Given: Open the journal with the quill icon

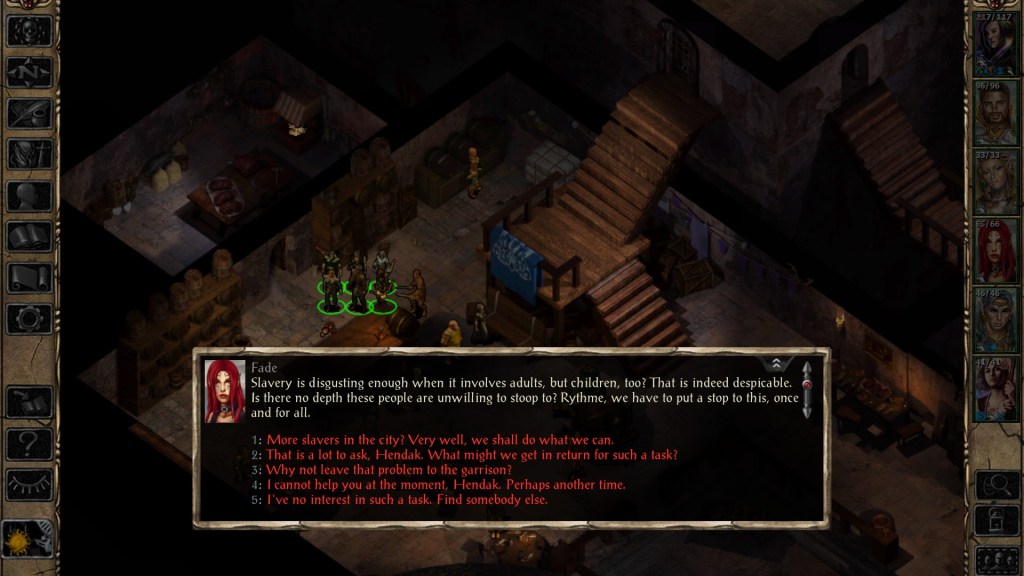Looking at the screenshot, I should click(29, 113).
